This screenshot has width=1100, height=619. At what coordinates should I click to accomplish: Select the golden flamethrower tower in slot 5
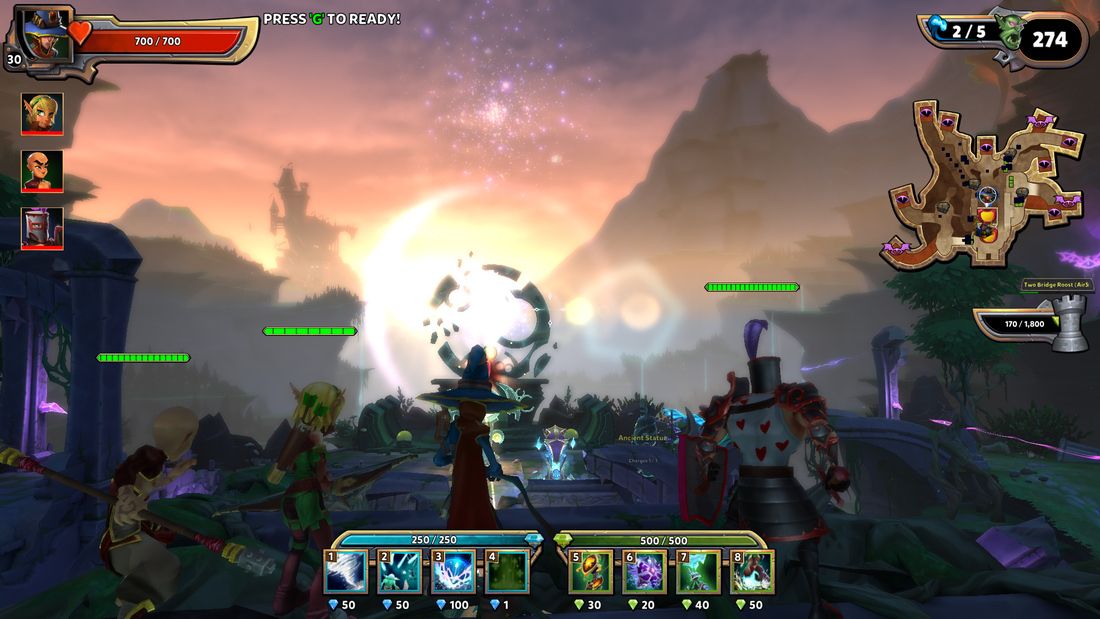point(591,573)
